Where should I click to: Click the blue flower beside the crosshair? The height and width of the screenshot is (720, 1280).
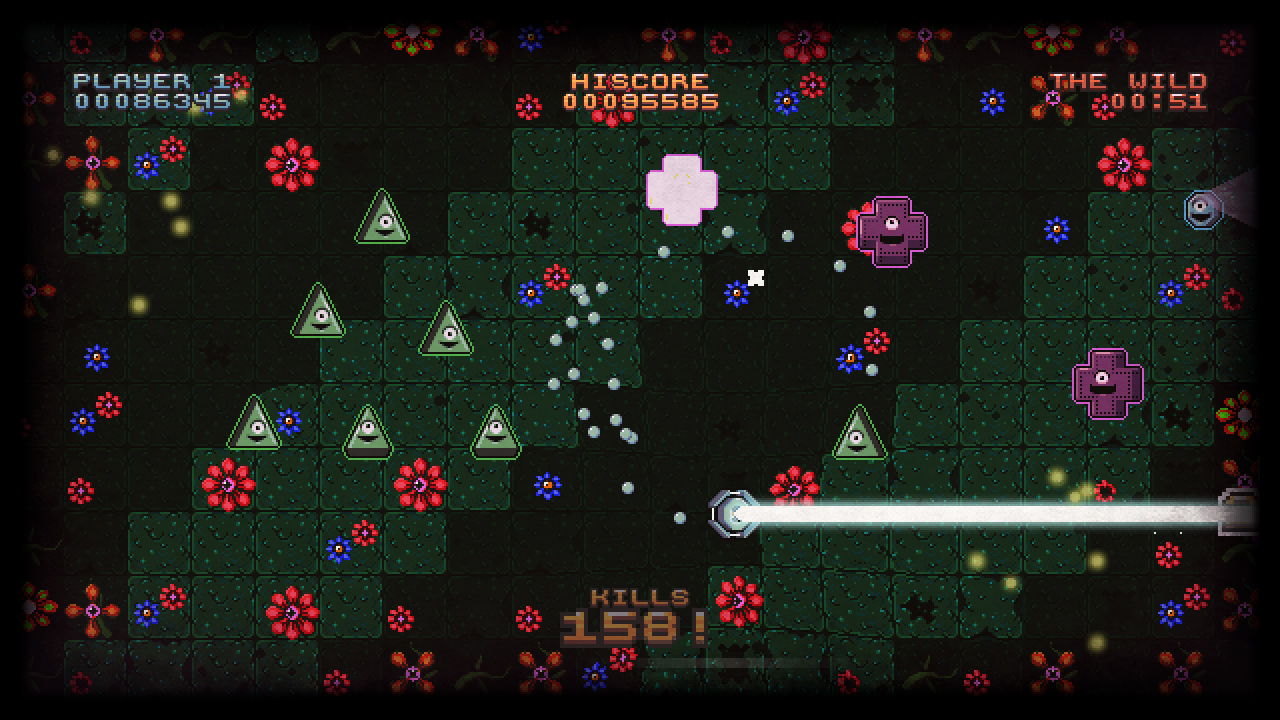(737, 292)
